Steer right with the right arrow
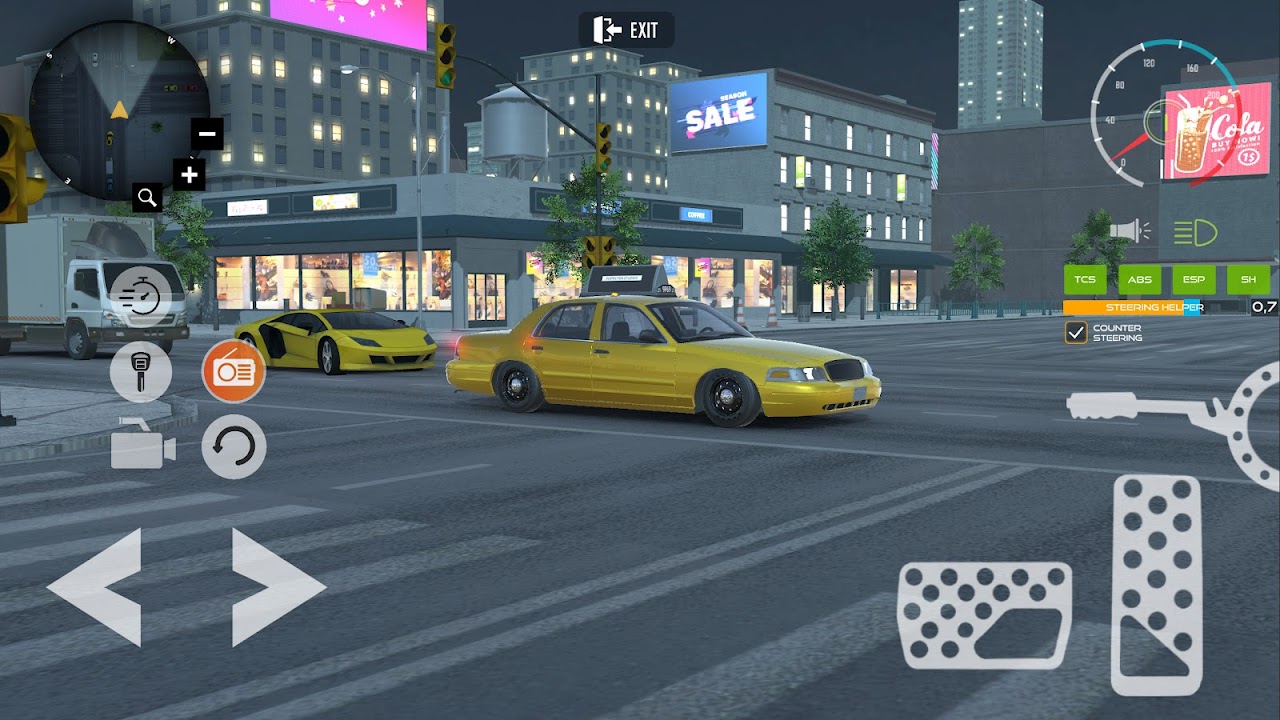This screenshot has width=1280, height=720. (277, 587)
